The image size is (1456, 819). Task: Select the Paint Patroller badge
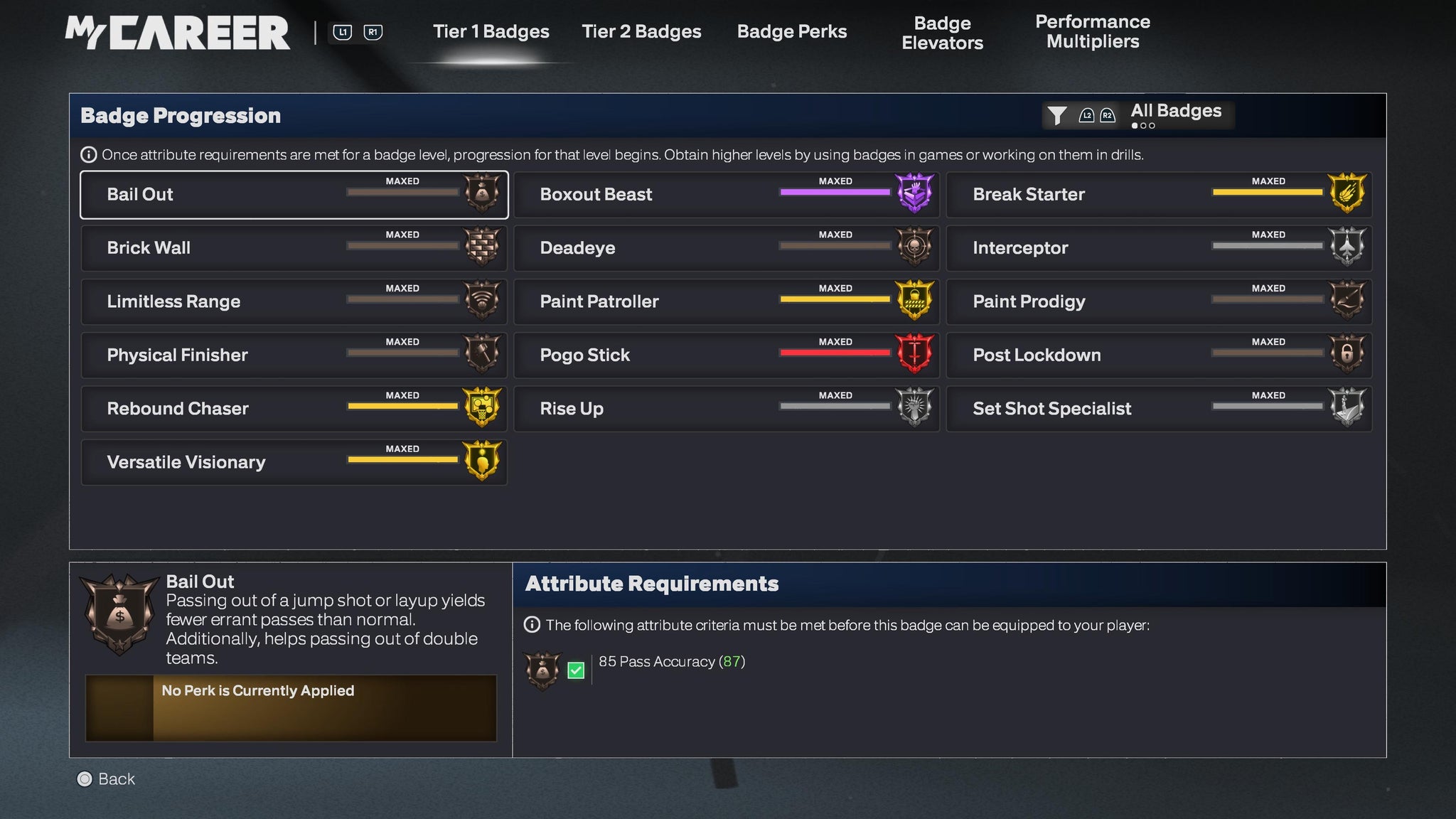(726, 301)
